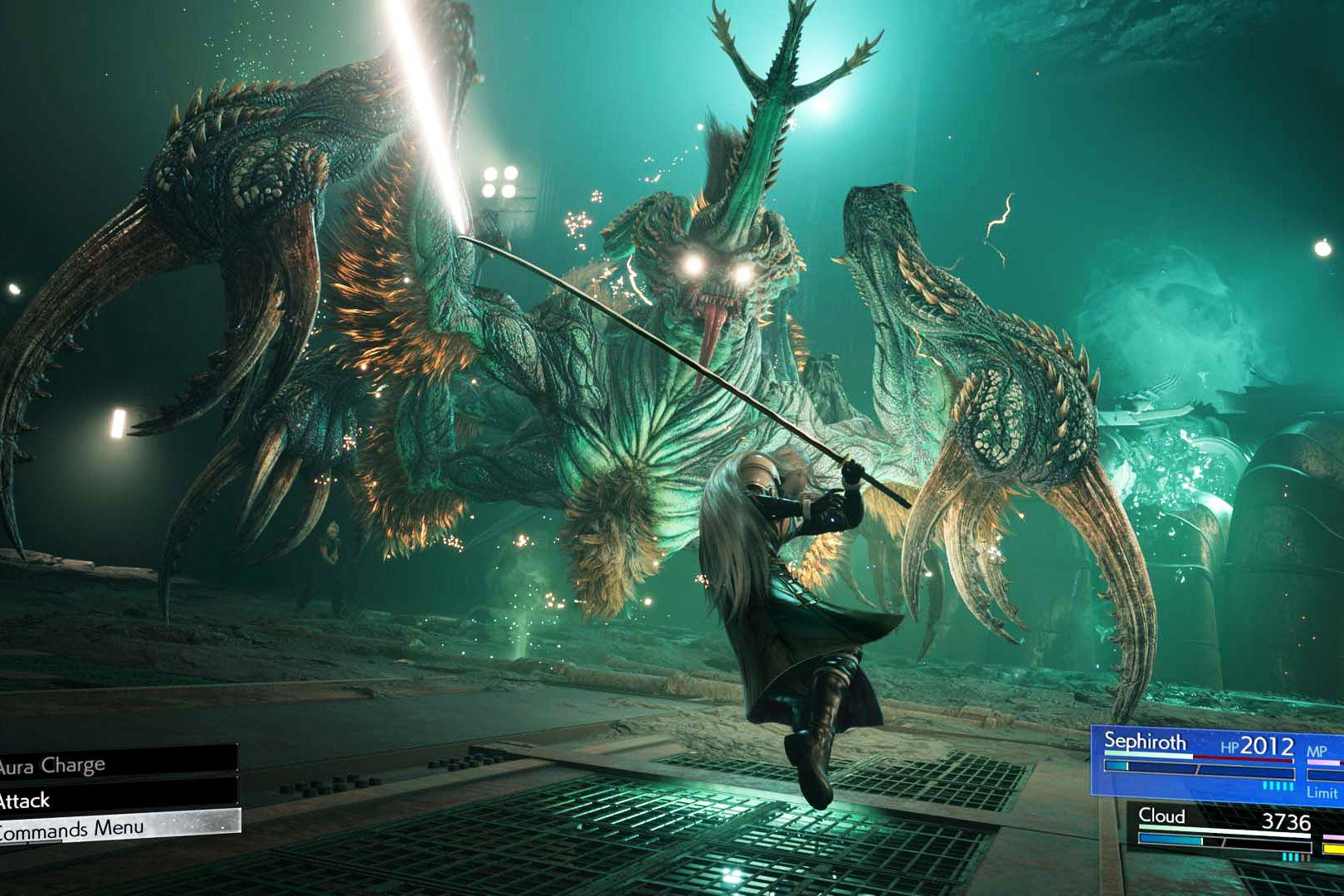Click Cloud's name in the party HUD
This screenshot has height=896, width=1344.
click(1162, 816)
